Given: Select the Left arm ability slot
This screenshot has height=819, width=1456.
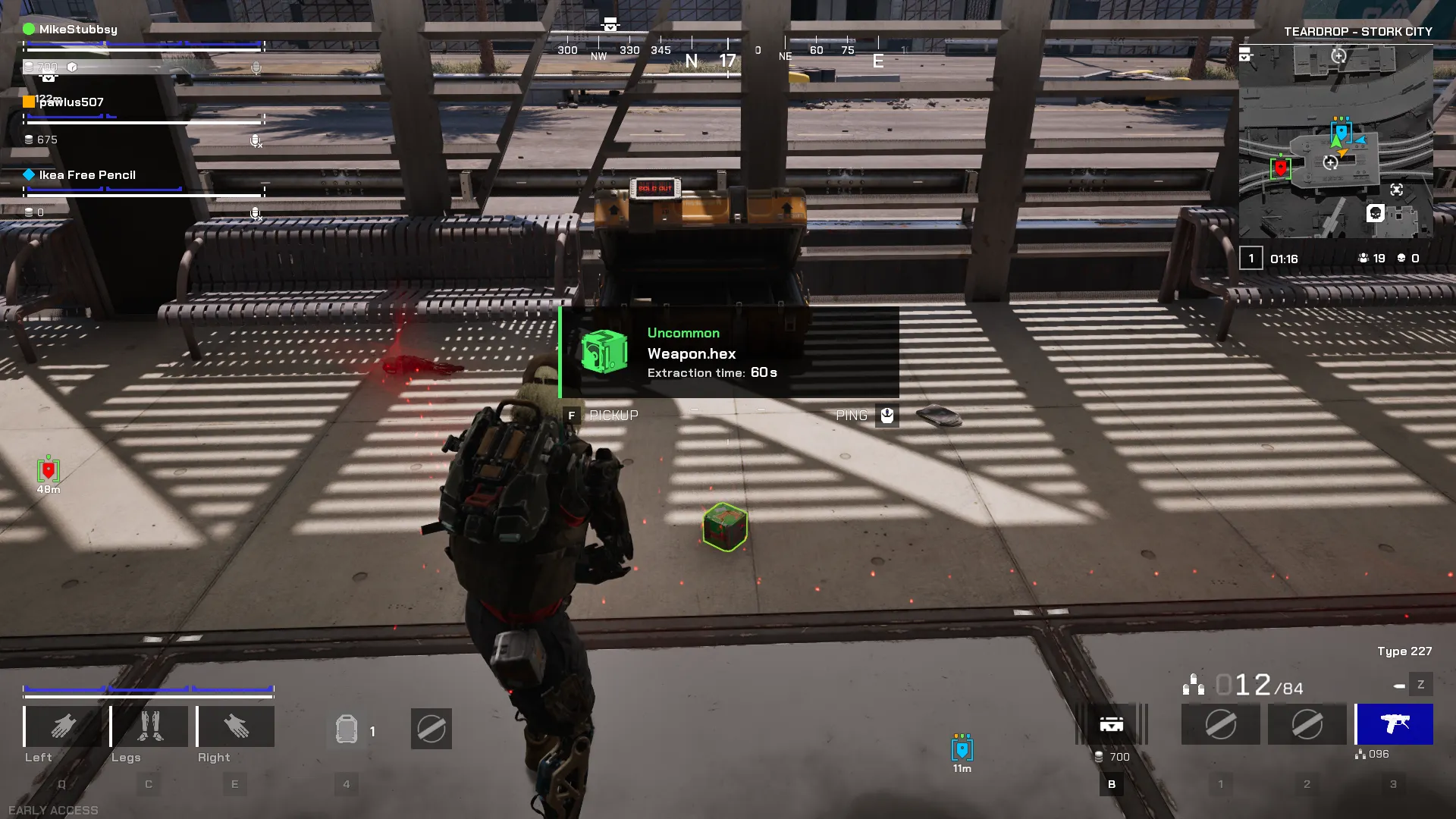Looking at the screenshot, I should [x=63, y=726].
